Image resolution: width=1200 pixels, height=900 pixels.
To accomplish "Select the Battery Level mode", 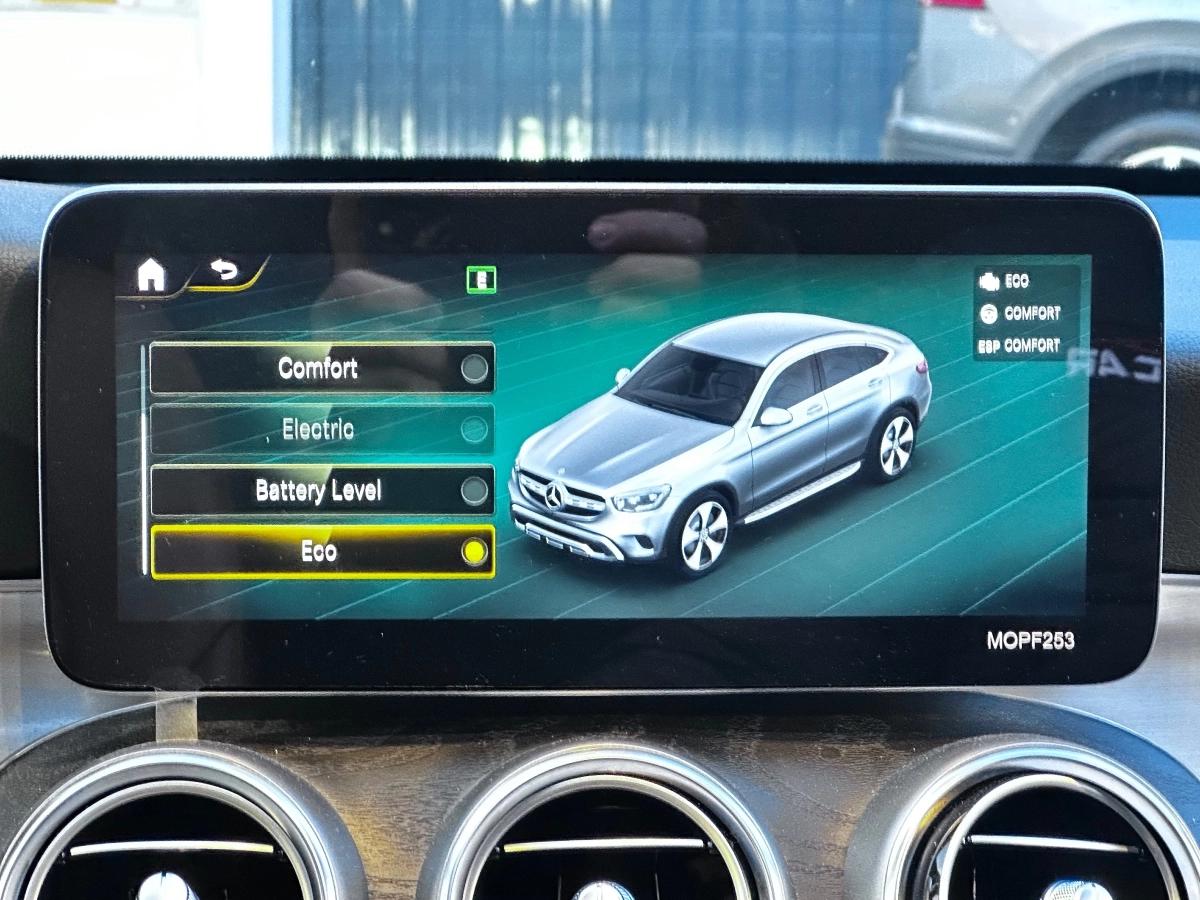I will pos(322,491).
